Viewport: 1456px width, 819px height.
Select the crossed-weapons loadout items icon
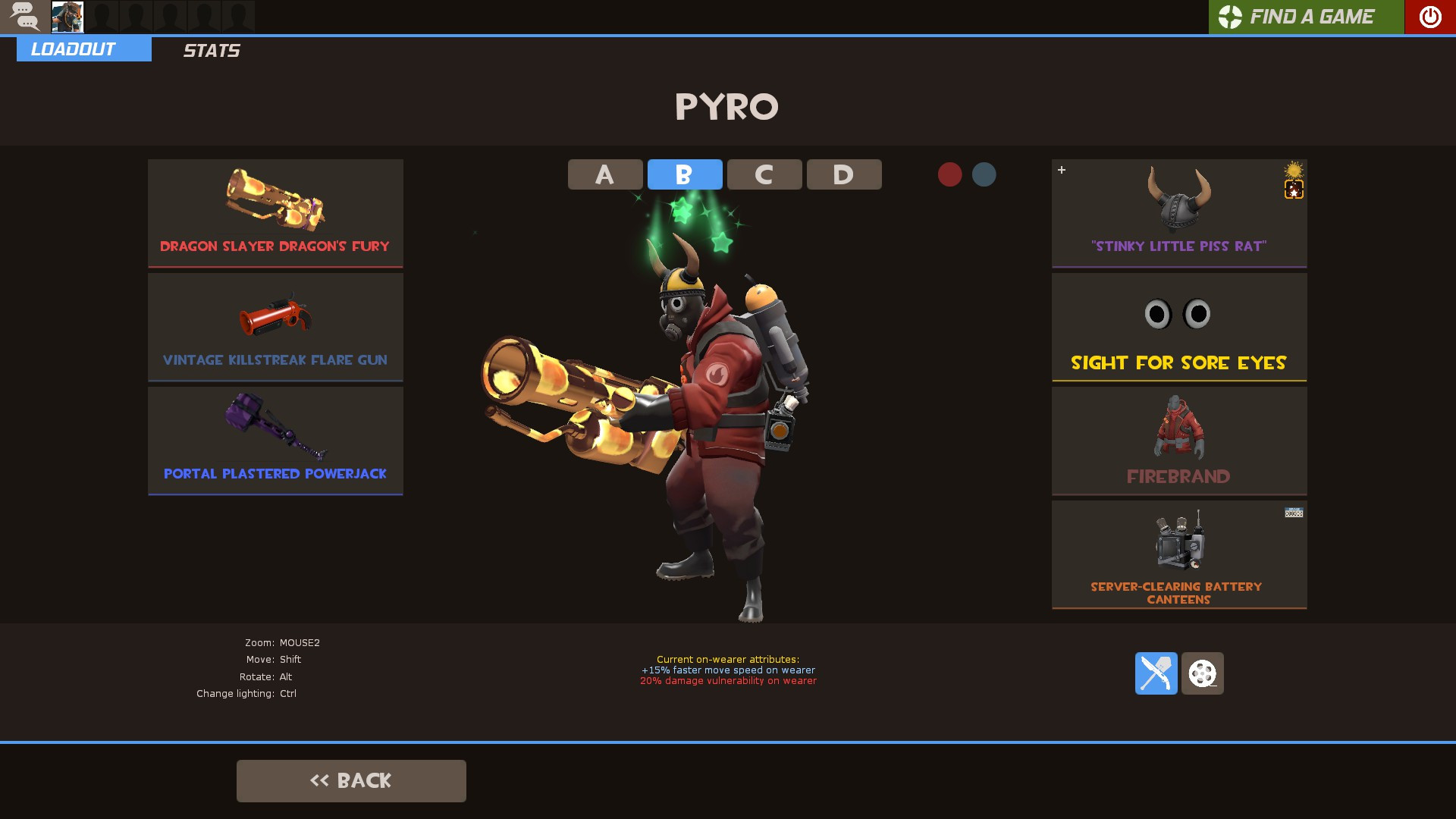point(1156,673)
